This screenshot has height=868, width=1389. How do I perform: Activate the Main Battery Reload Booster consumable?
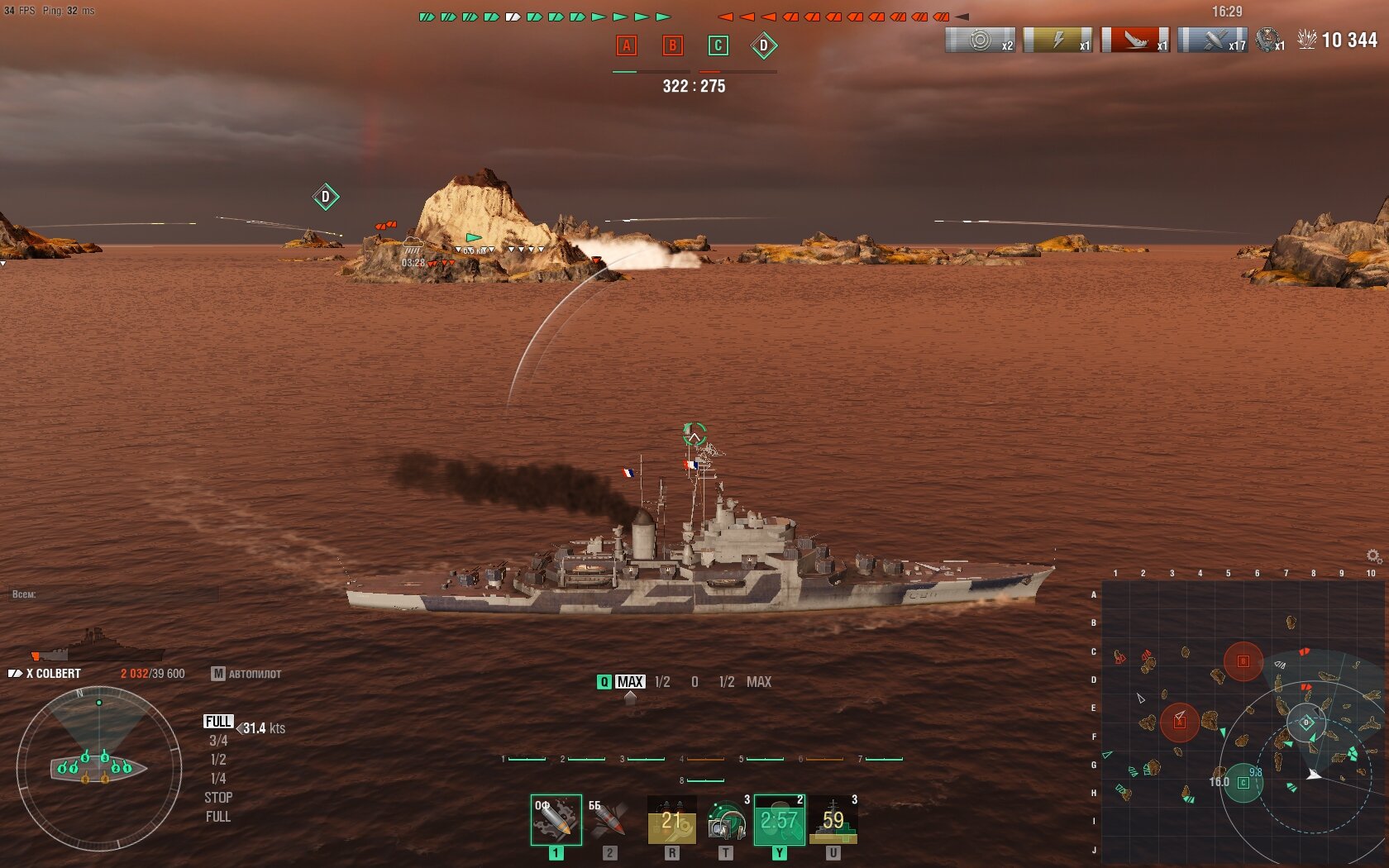tap(833, 819)
